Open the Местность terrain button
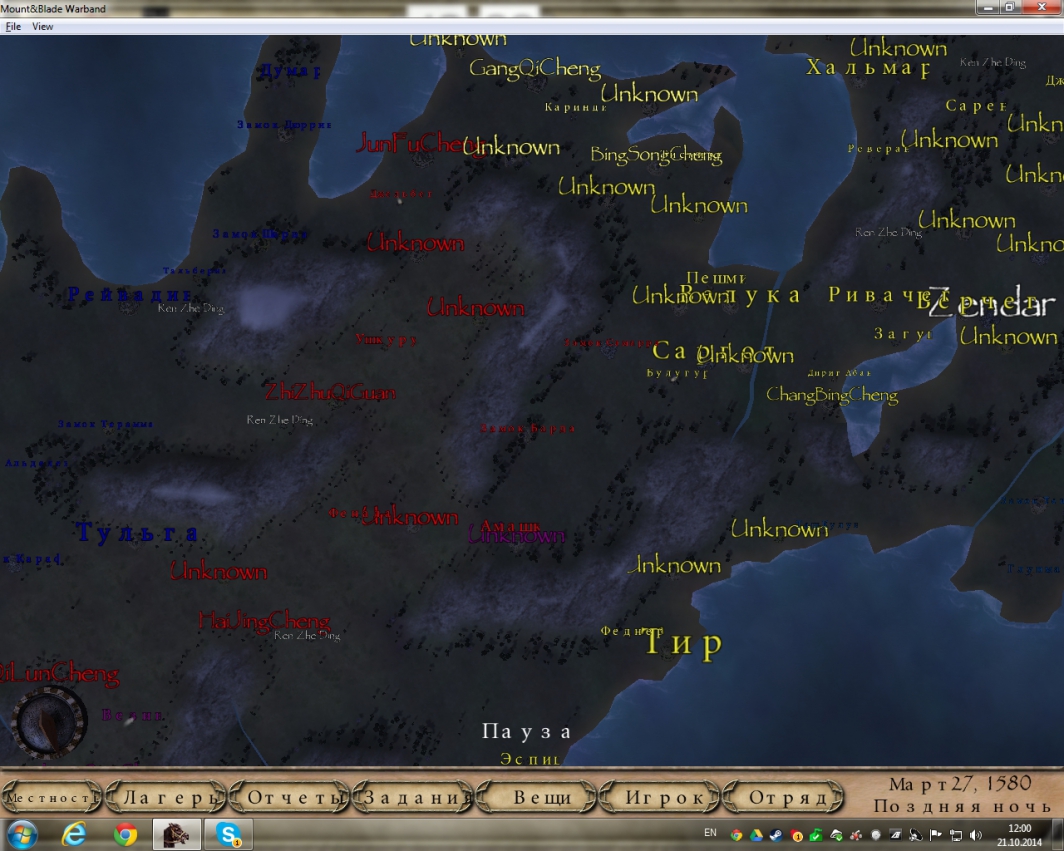This screenshot has width=1064, height=851. coord(53,798)
